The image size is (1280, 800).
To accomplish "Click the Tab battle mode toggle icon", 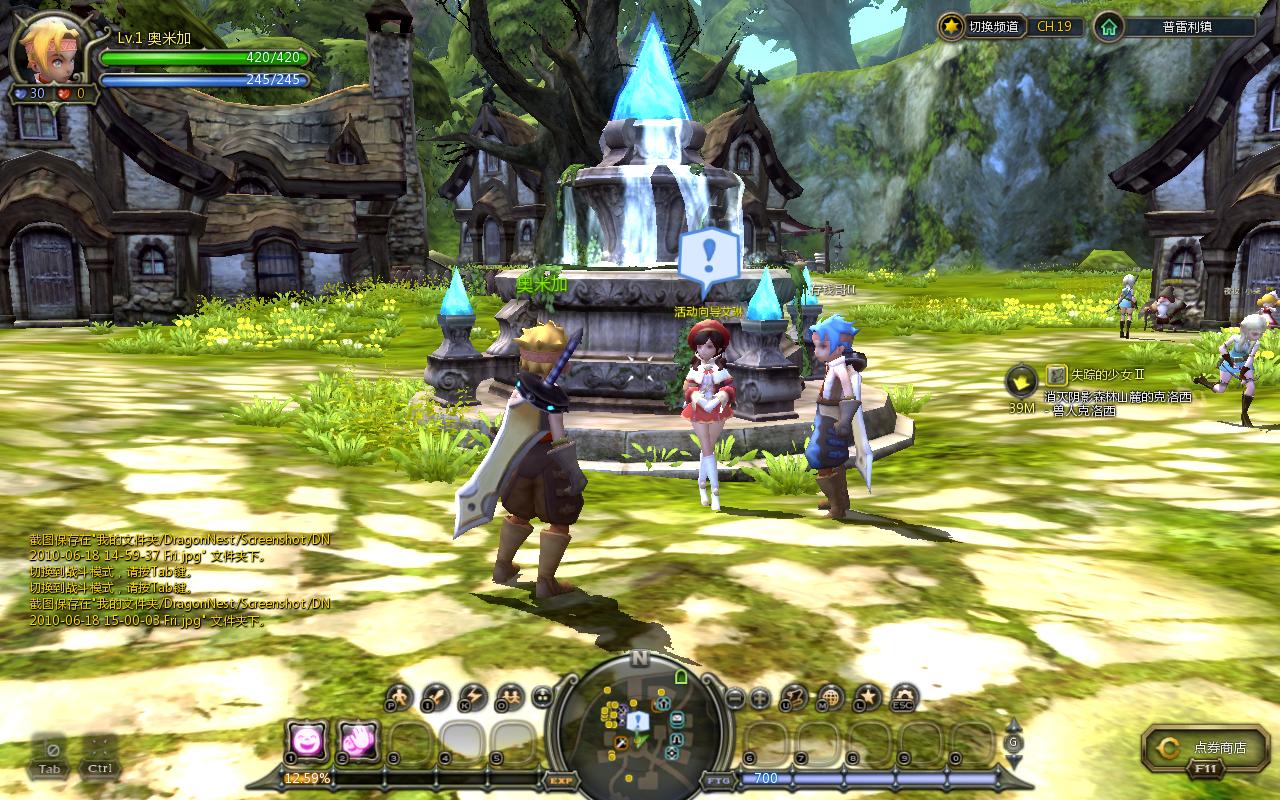I will [52, 755].
